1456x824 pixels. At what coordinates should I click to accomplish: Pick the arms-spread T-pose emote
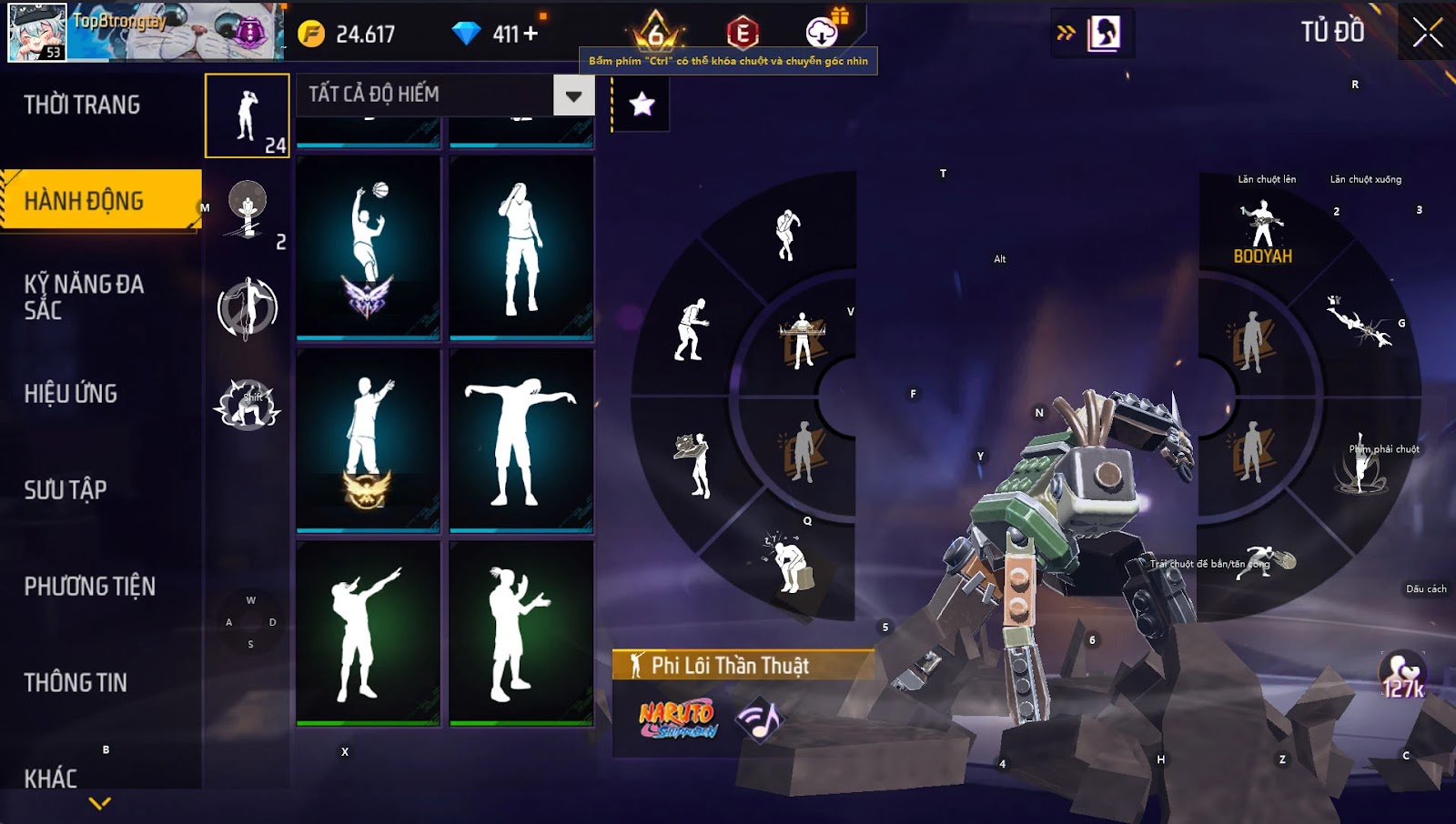coord(521,440)
